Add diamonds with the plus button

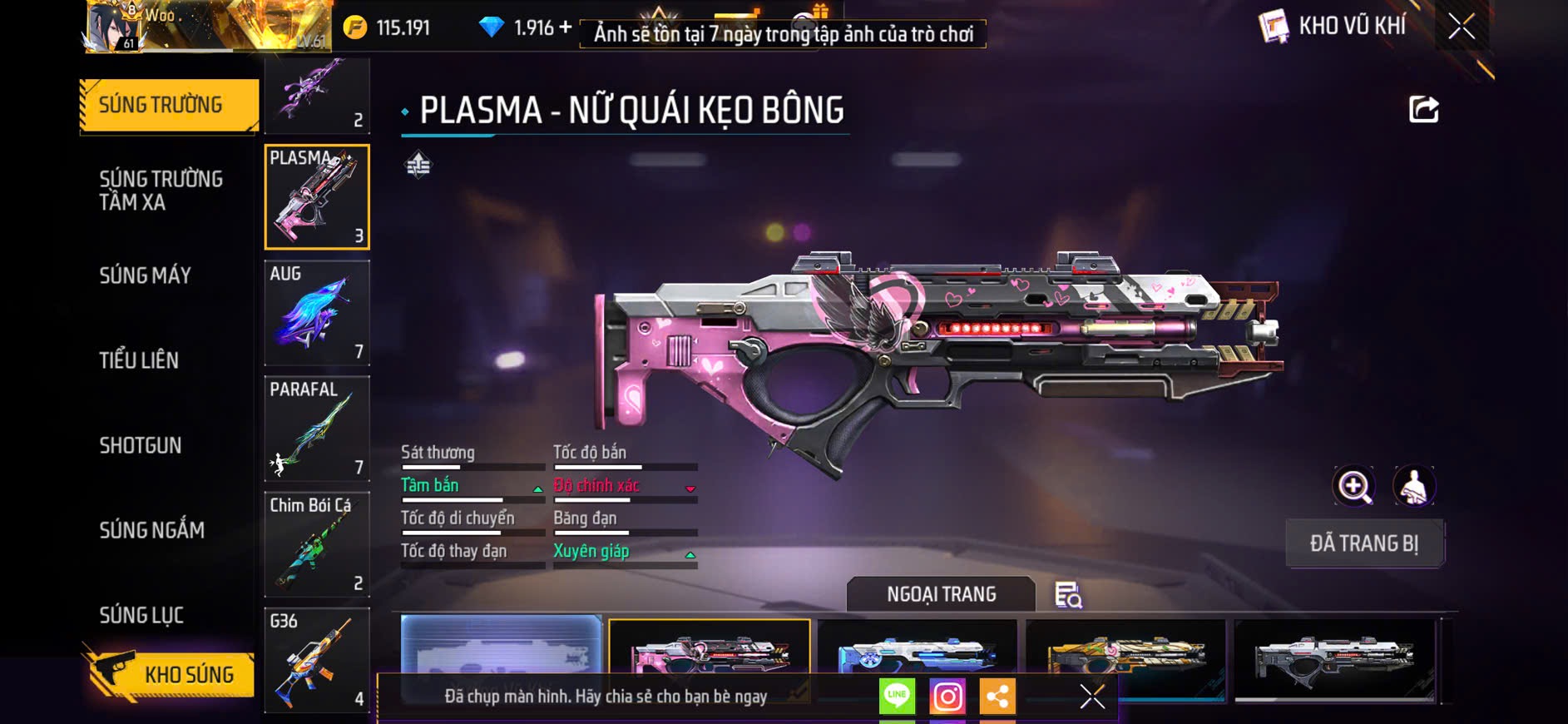[566, 27]
